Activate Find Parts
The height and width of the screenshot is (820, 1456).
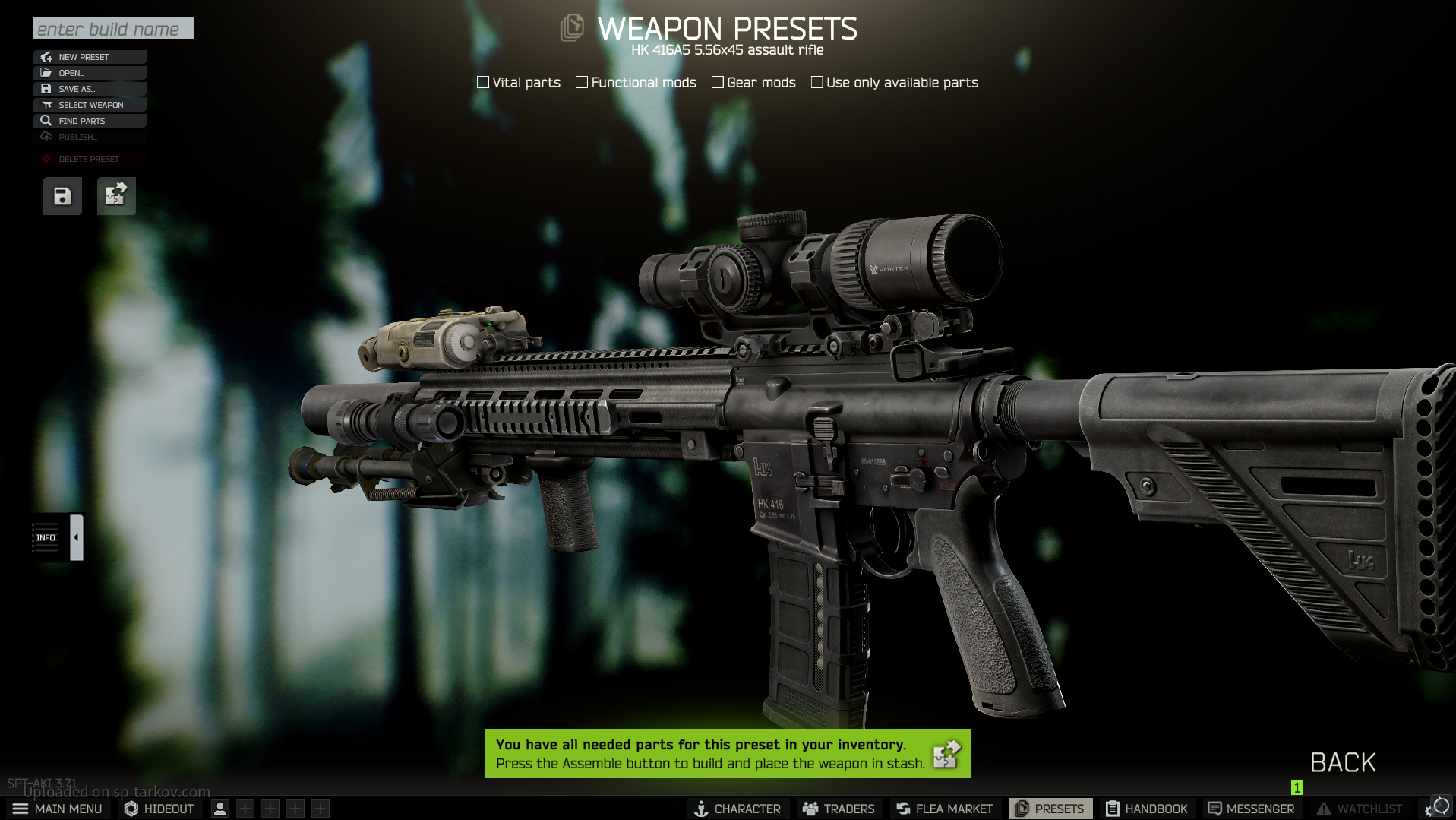[89, 121]
